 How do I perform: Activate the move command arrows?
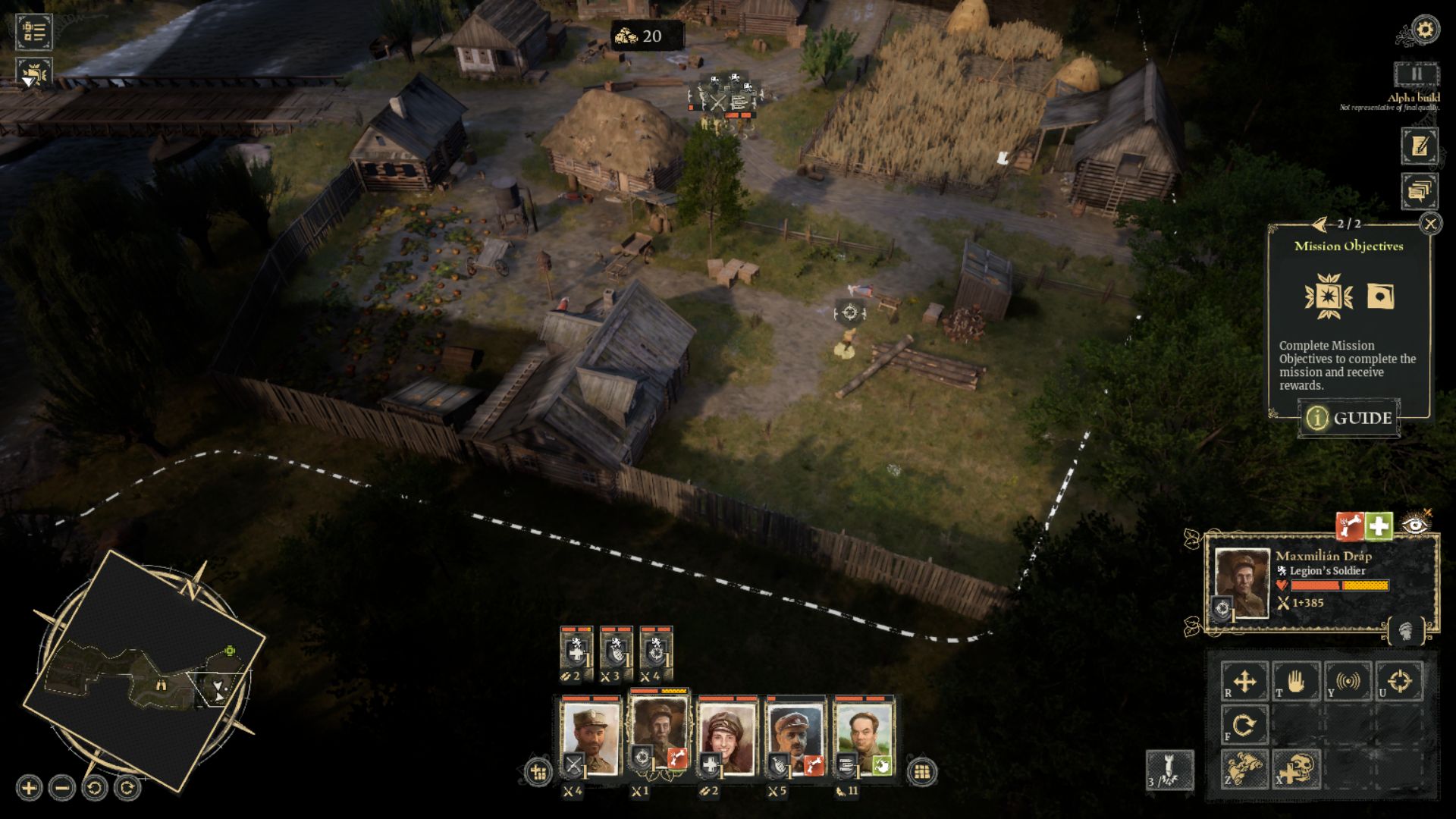tap(1244, 681)
